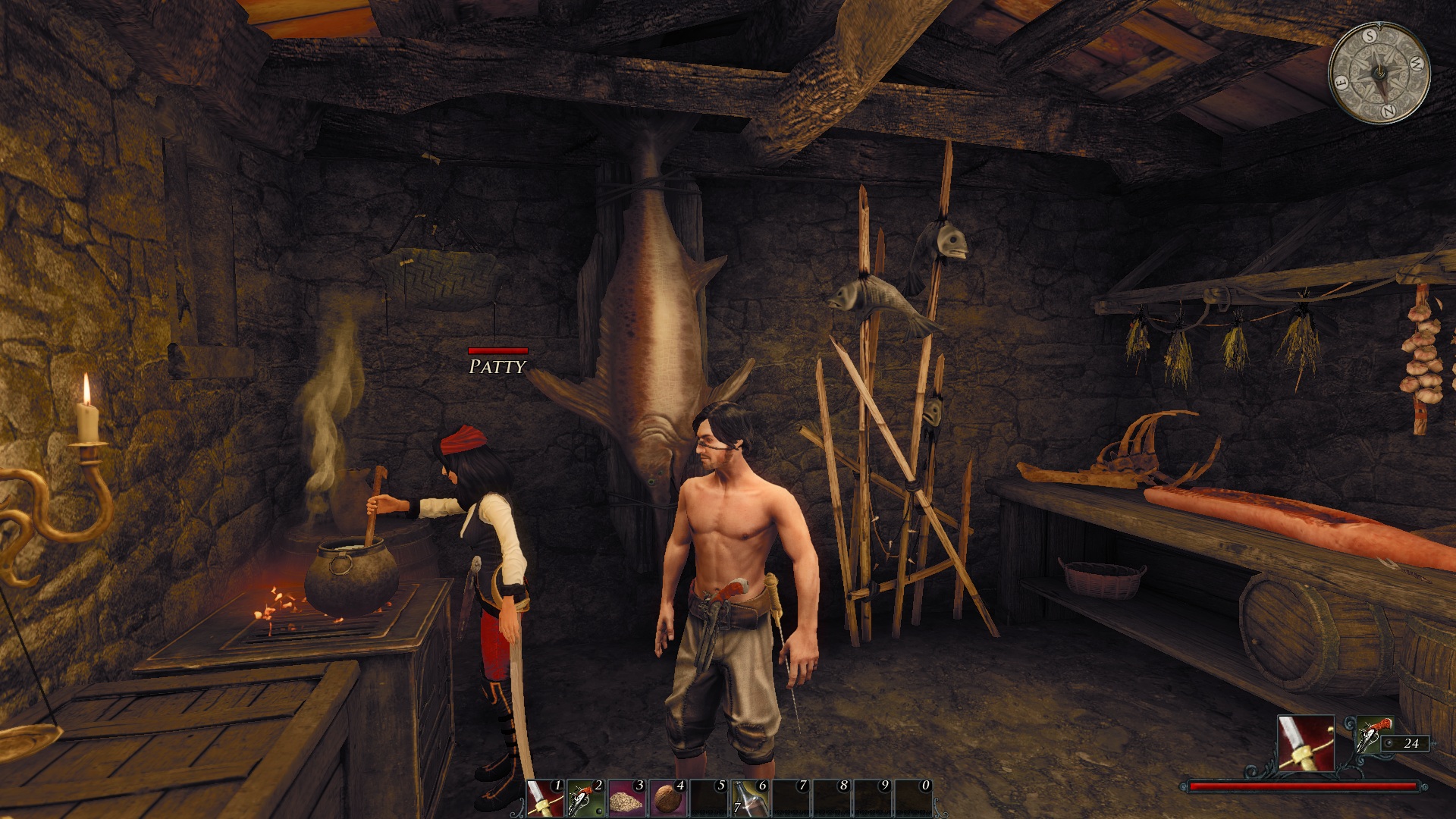Click the large equipped sword icon
This screenshot has width=1456, height=819.
[x=1306, y=743]
